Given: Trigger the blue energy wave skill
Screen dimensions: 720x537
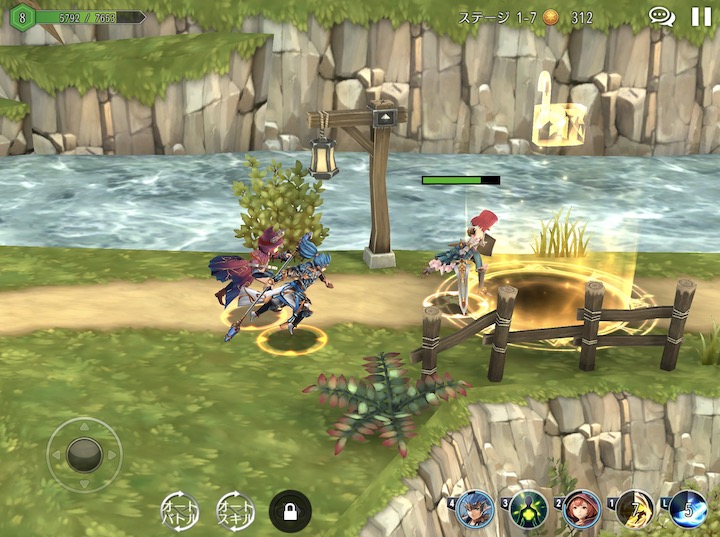Looking at the screenshot, I should click(688, 510).
